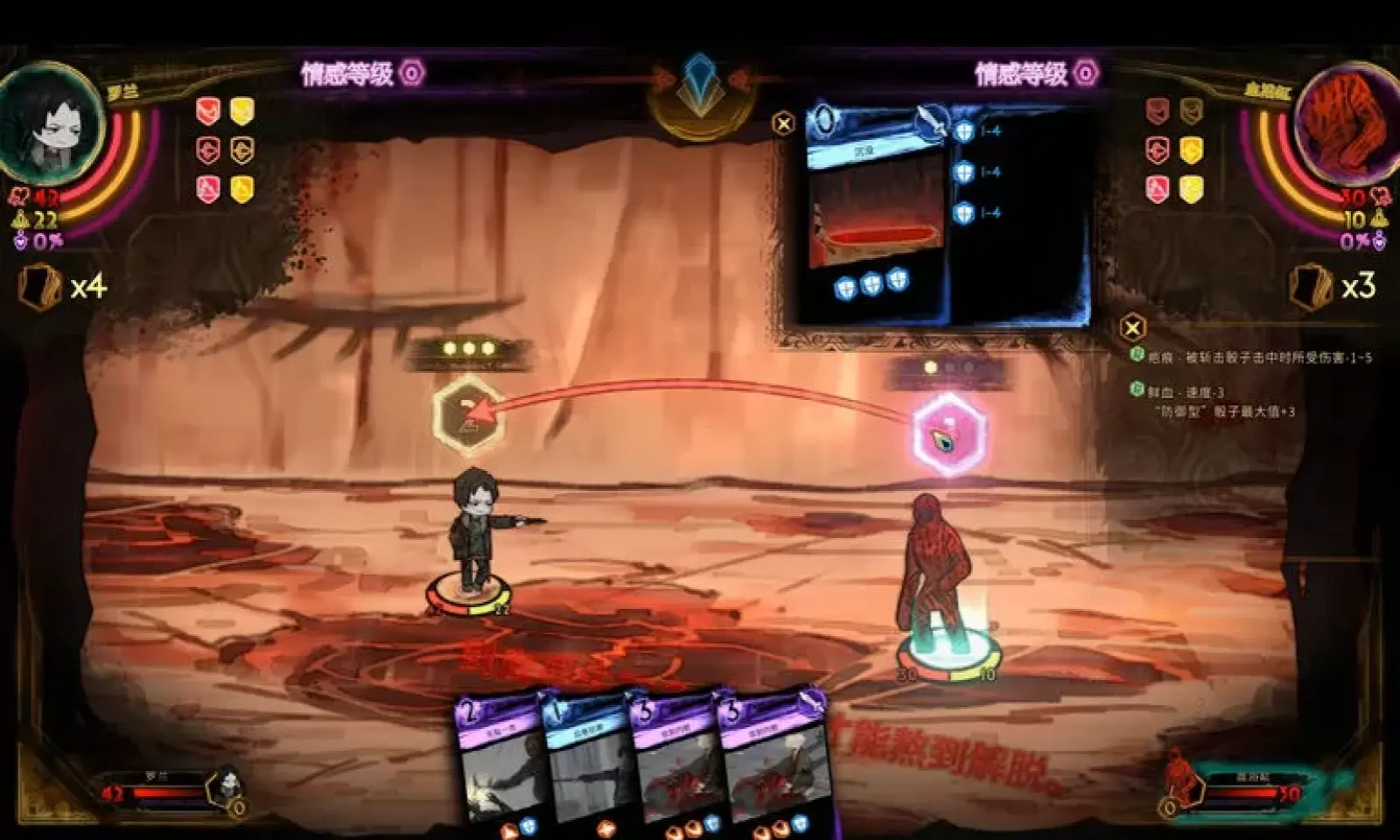The image size is (1400, 840).
Task: Toggle the top-left red shield emblem
Action: (x=210, y=108)
